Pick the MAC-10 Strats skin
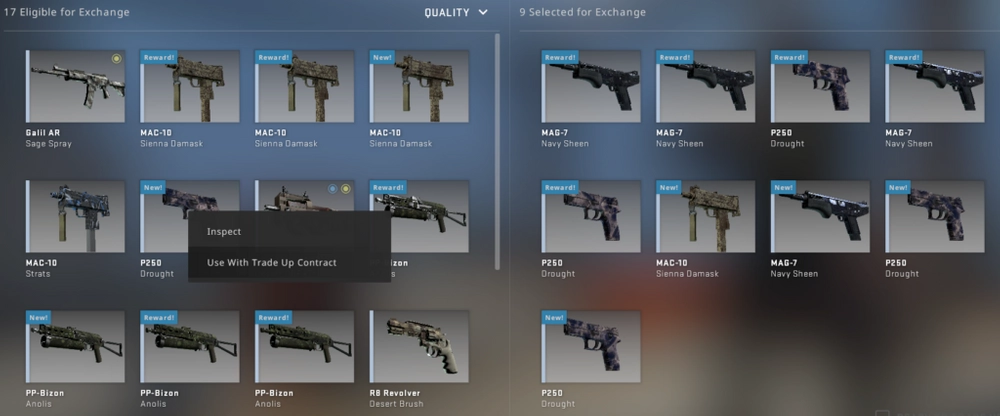Image resolution: width=1000 pixels, height=416 pixels. [76, 216]
